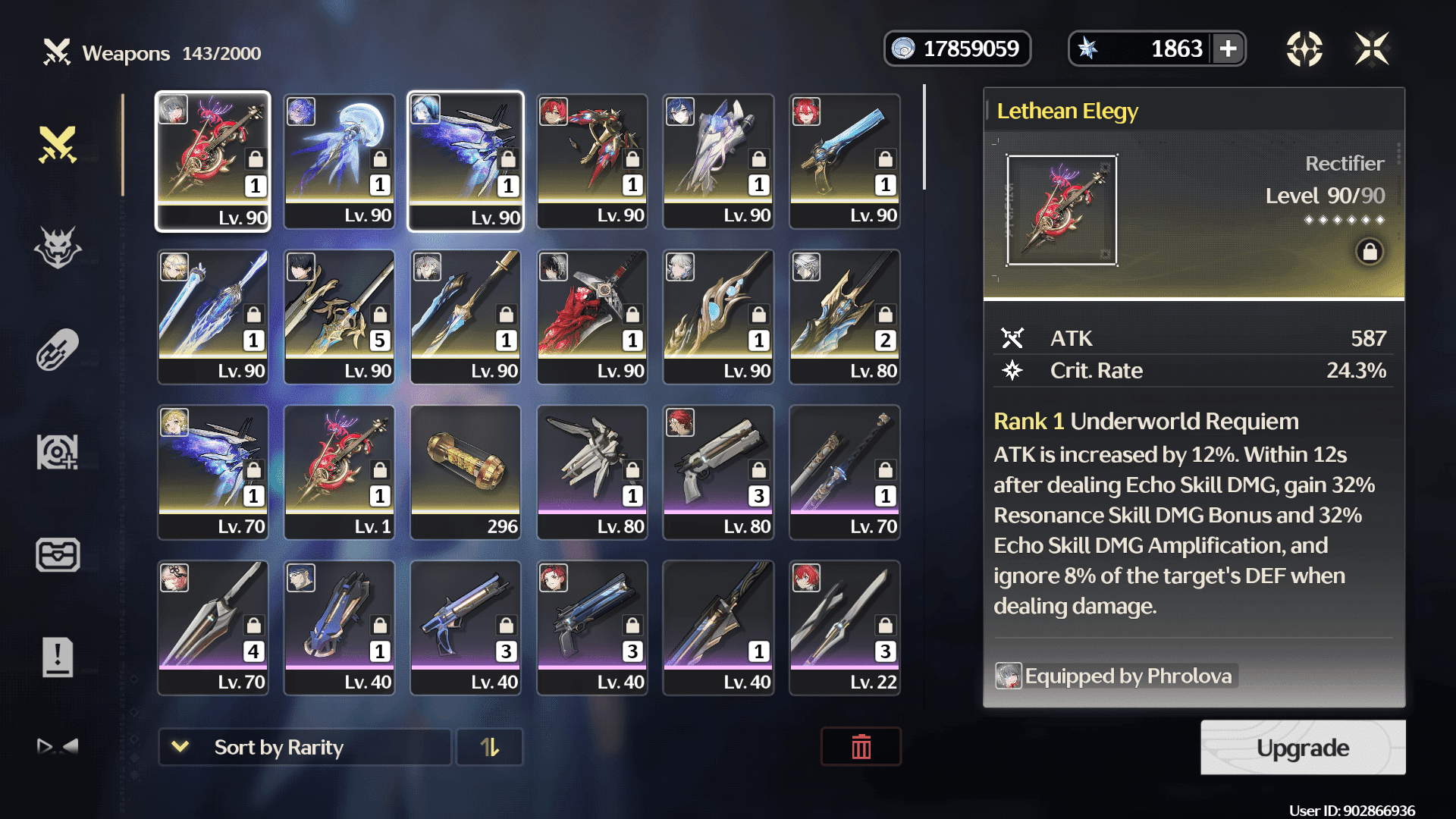The width and height of the screenshot is (1456, 819).
Task: Upgrade the Lethean Elegy weapon
Action: [1302, 748]
